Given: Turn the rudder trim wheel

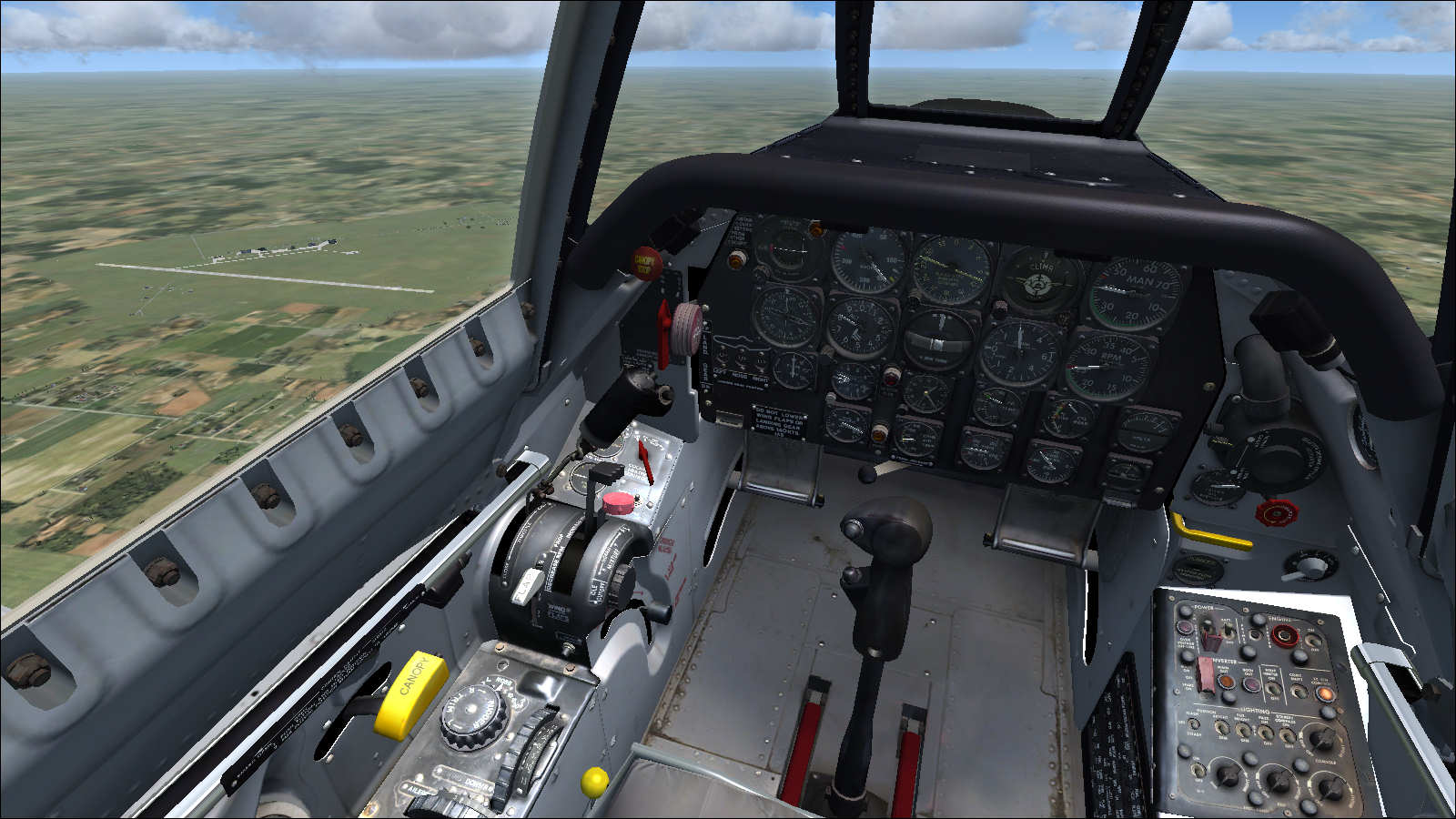Looking at the screenshot, I should point(471,716).
